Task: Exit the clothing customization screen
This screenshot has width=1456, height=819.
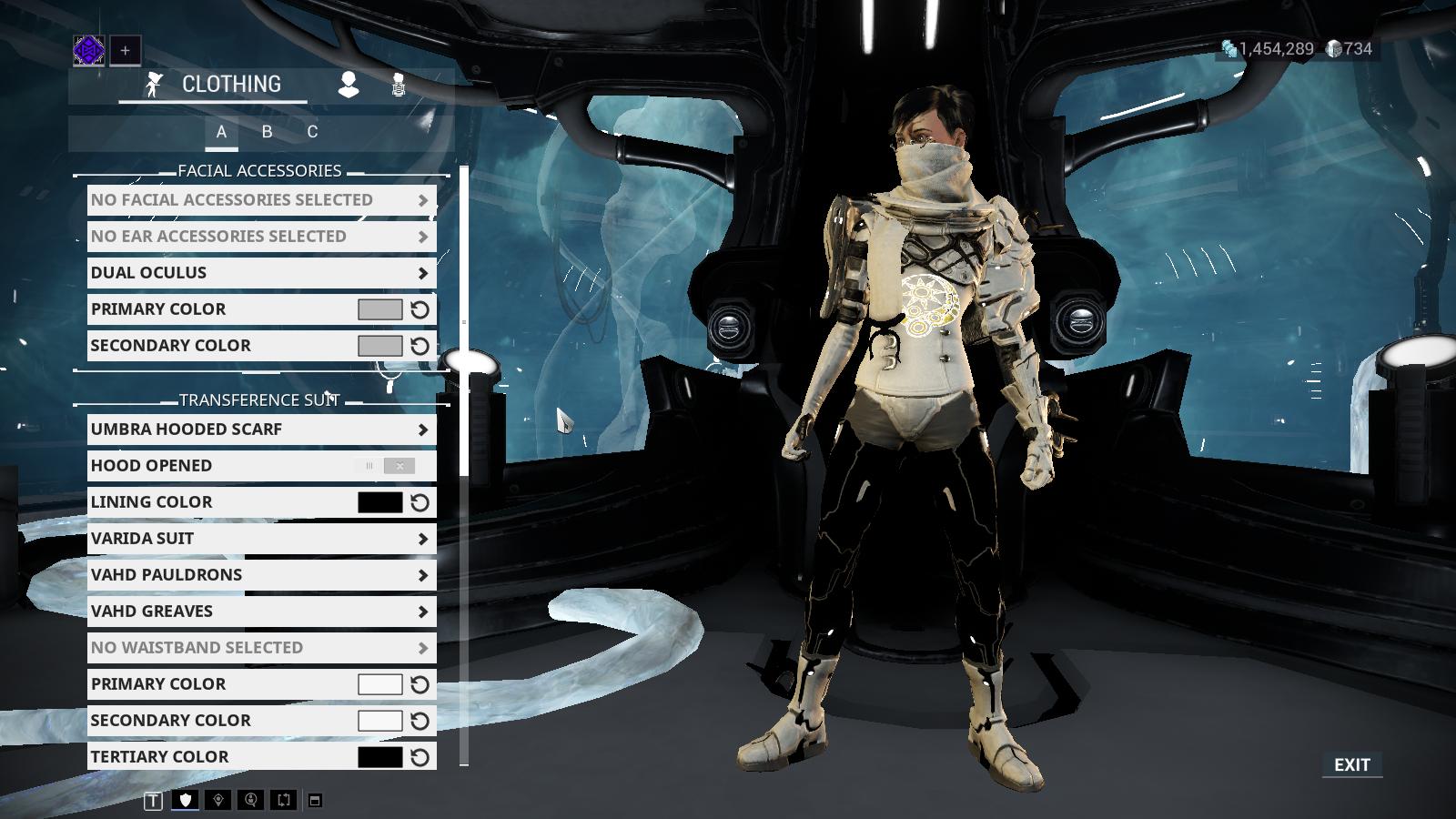Action: pyautogui.click(x=1351, y=765)
